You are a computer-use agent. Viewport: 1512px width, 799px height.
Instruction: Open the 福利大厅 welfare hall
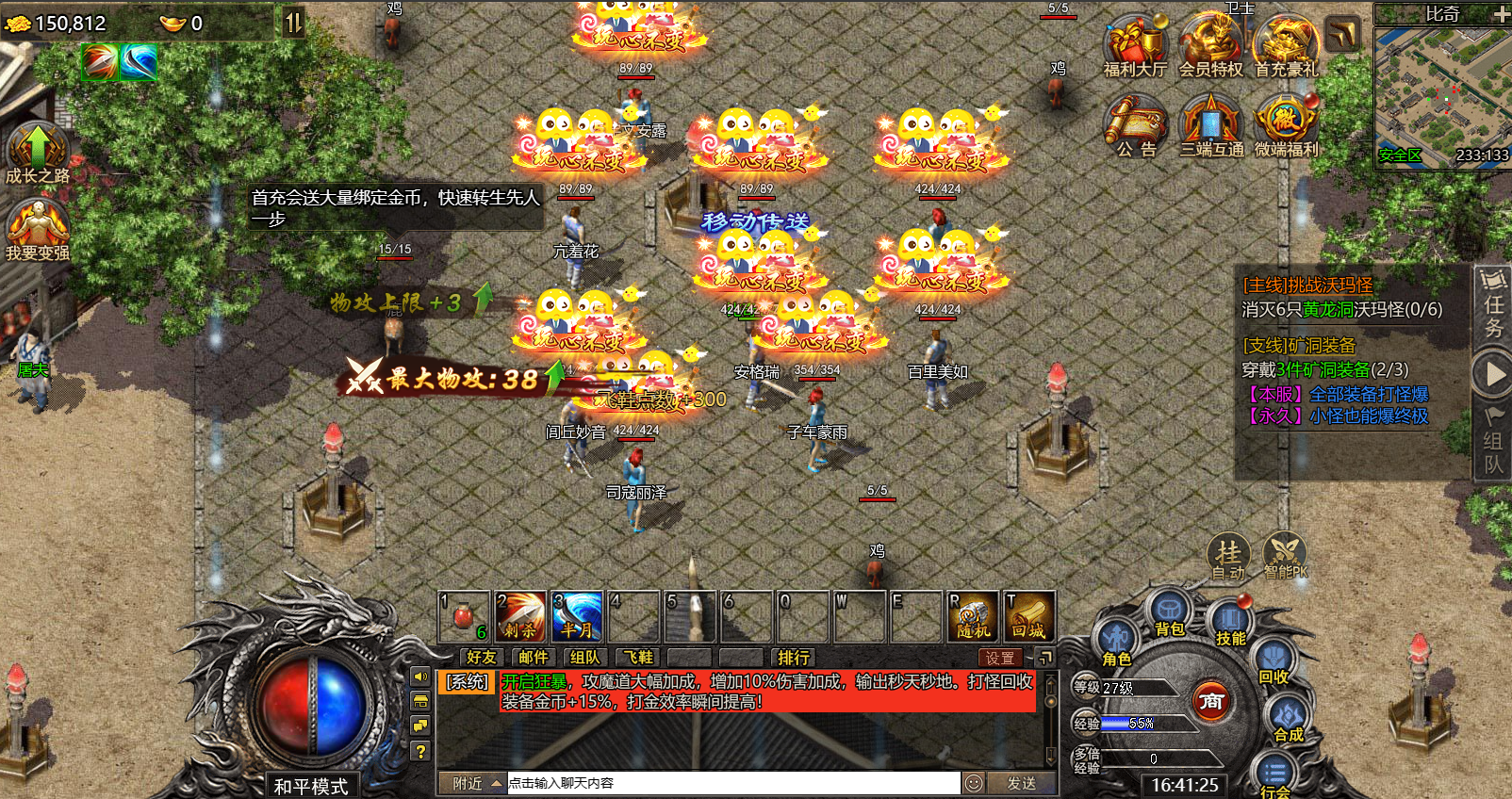tap(1135, 45)
